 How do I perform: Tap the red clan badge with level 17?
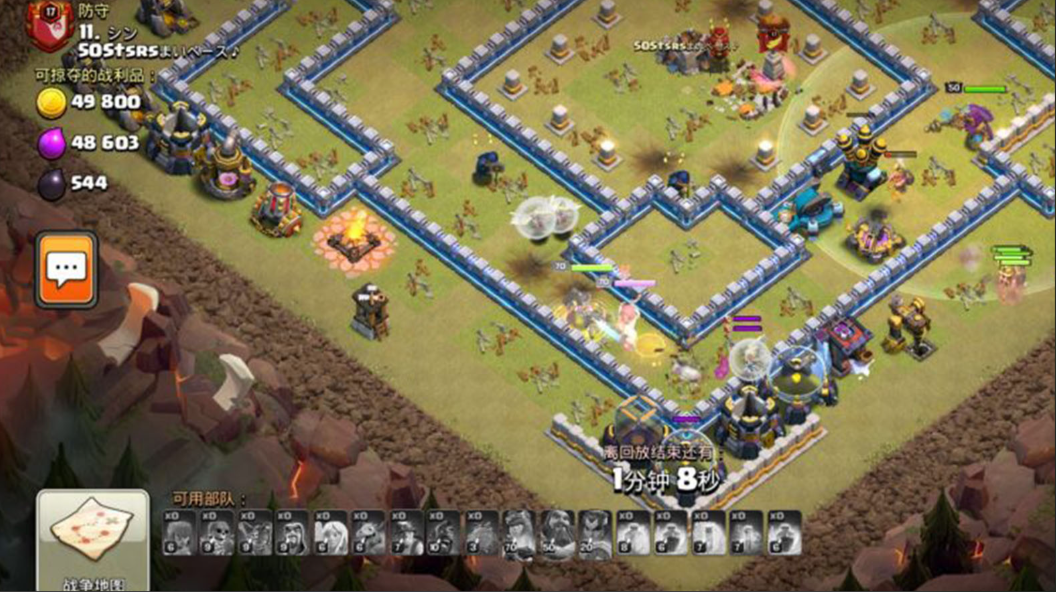pyautogui.click(x=46, y=24)
